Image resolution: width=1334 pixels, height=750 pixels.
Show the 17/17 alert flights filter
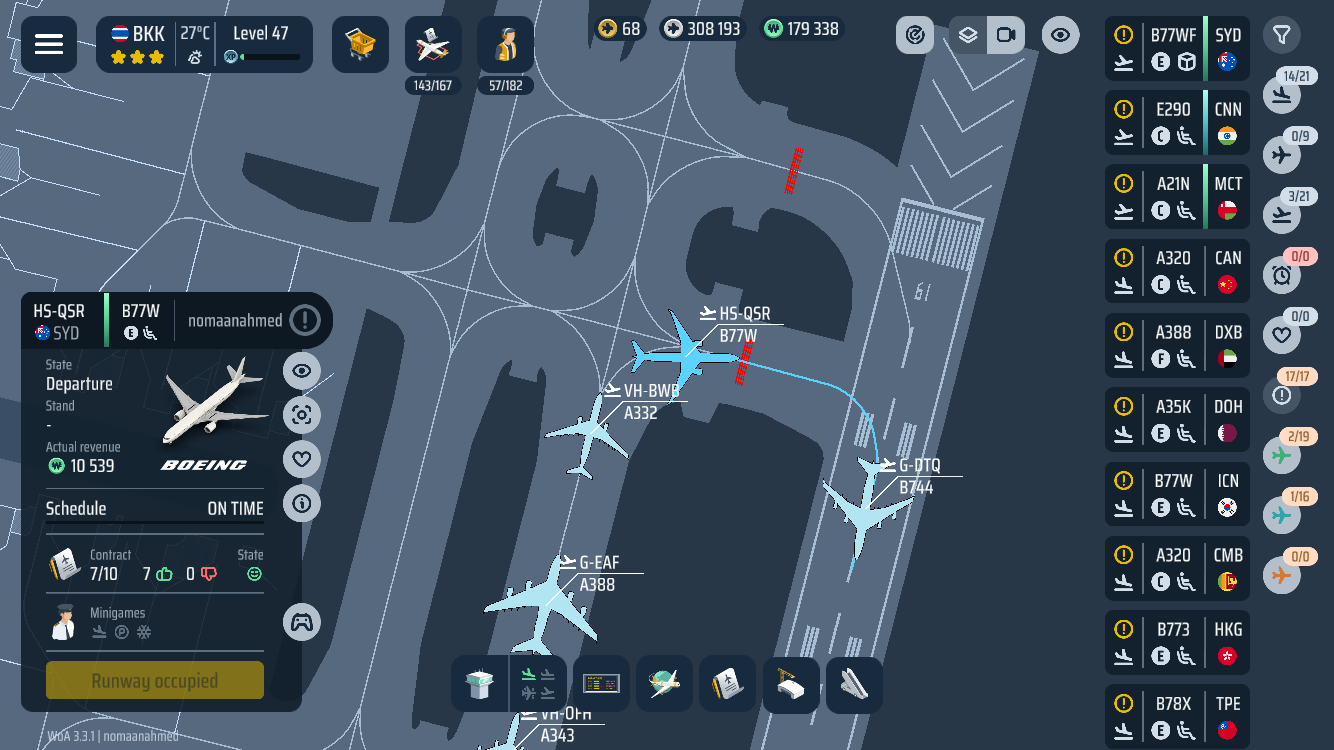click(1282, 395)
